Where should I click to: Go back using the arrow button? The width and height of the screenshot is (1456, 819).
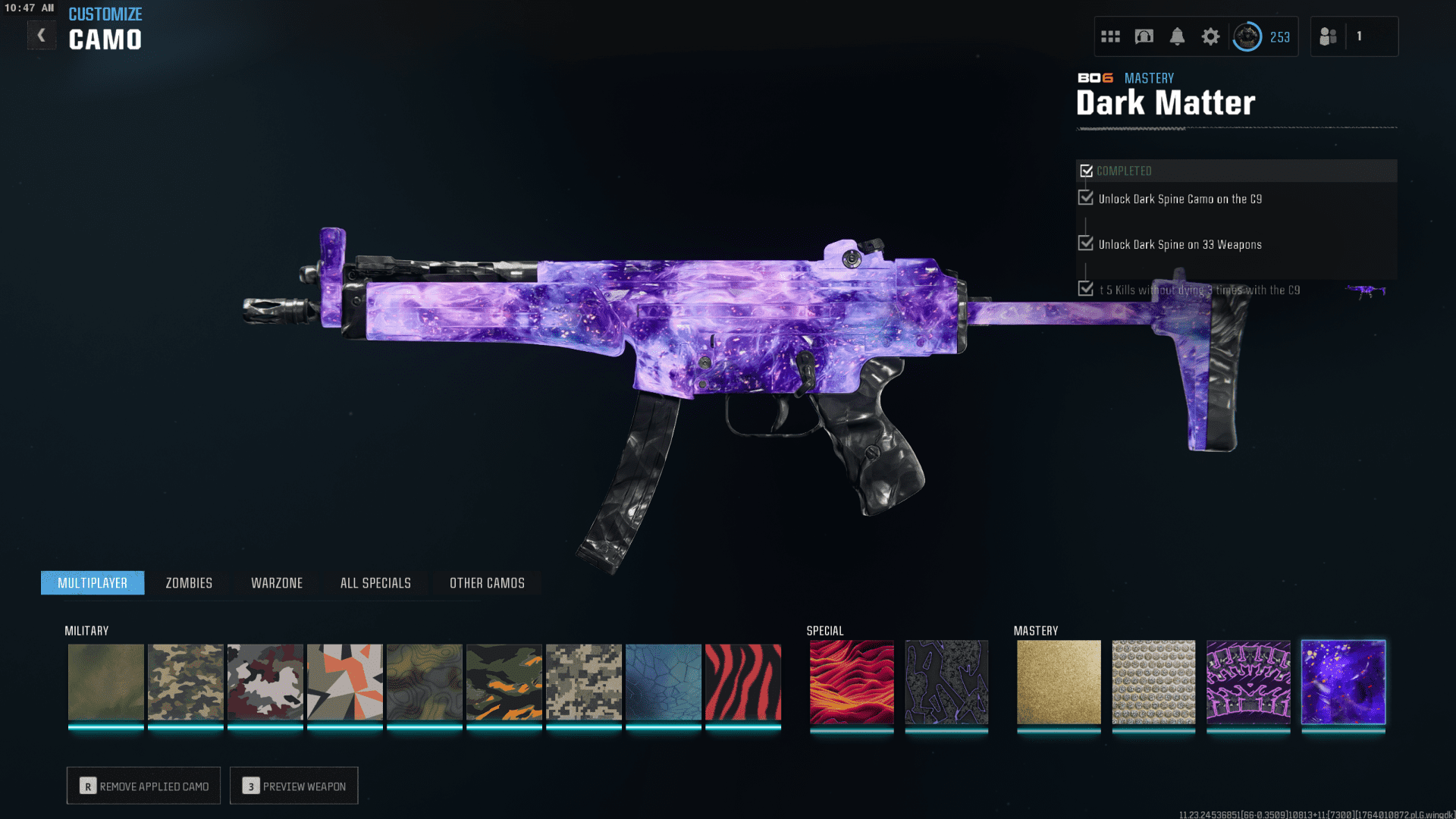click(x=42, y=36)
